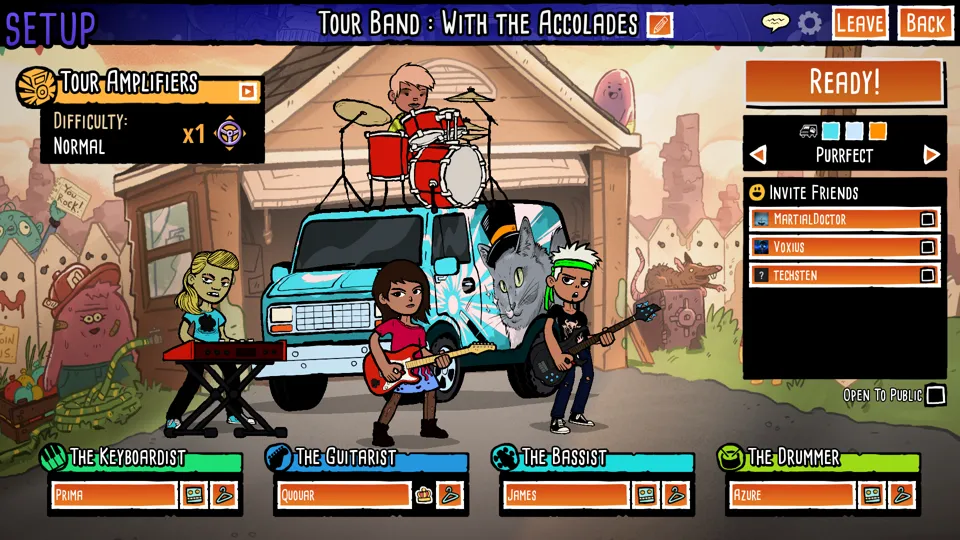Viewport: 960px width, 540px height.
Task: Open settings via the gear icon
Action: coord(809,23)
